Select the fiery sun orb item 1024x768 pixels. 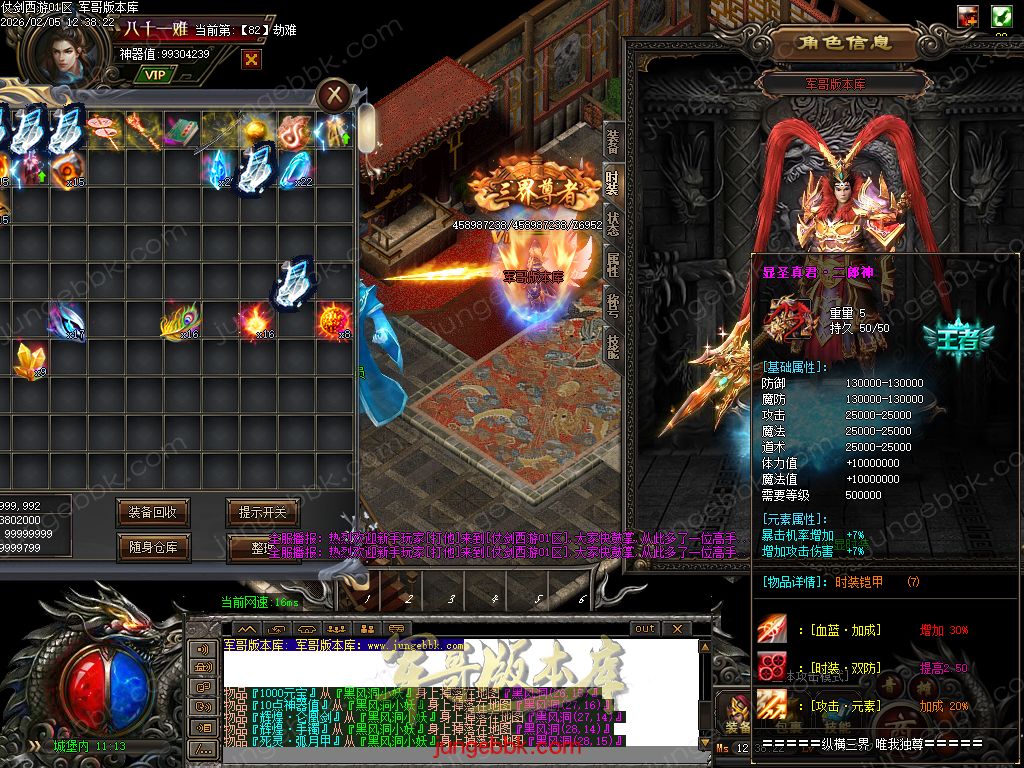coord(333,320)
